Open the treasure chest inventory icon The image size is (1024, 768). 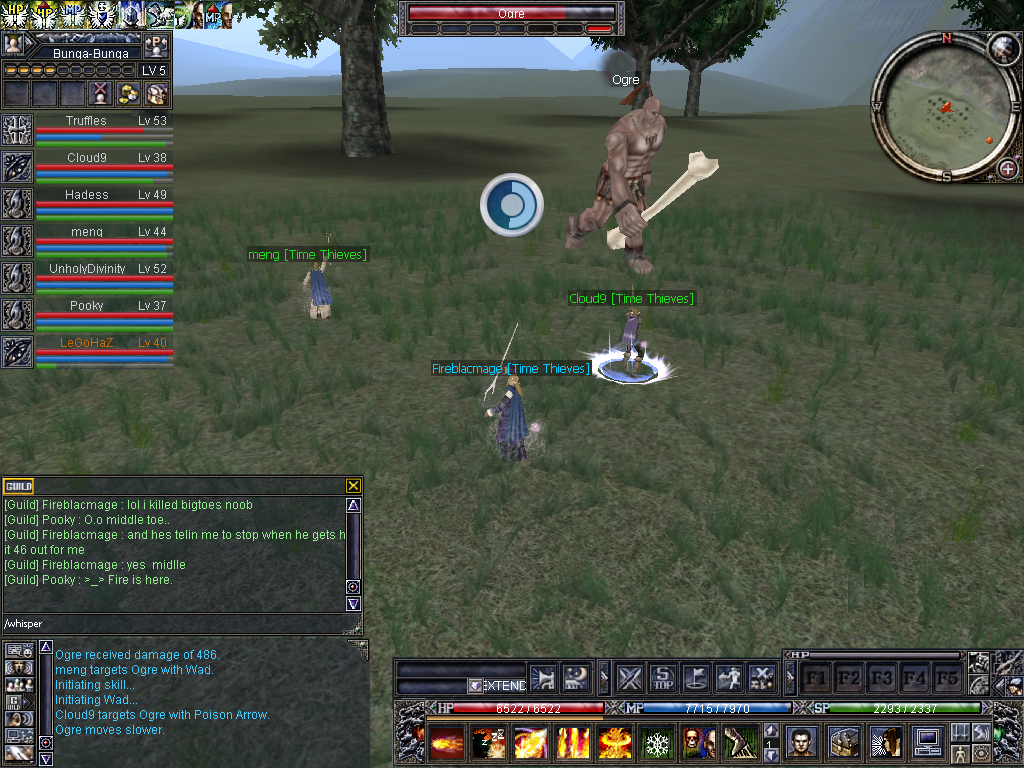(x=843, y=742)
